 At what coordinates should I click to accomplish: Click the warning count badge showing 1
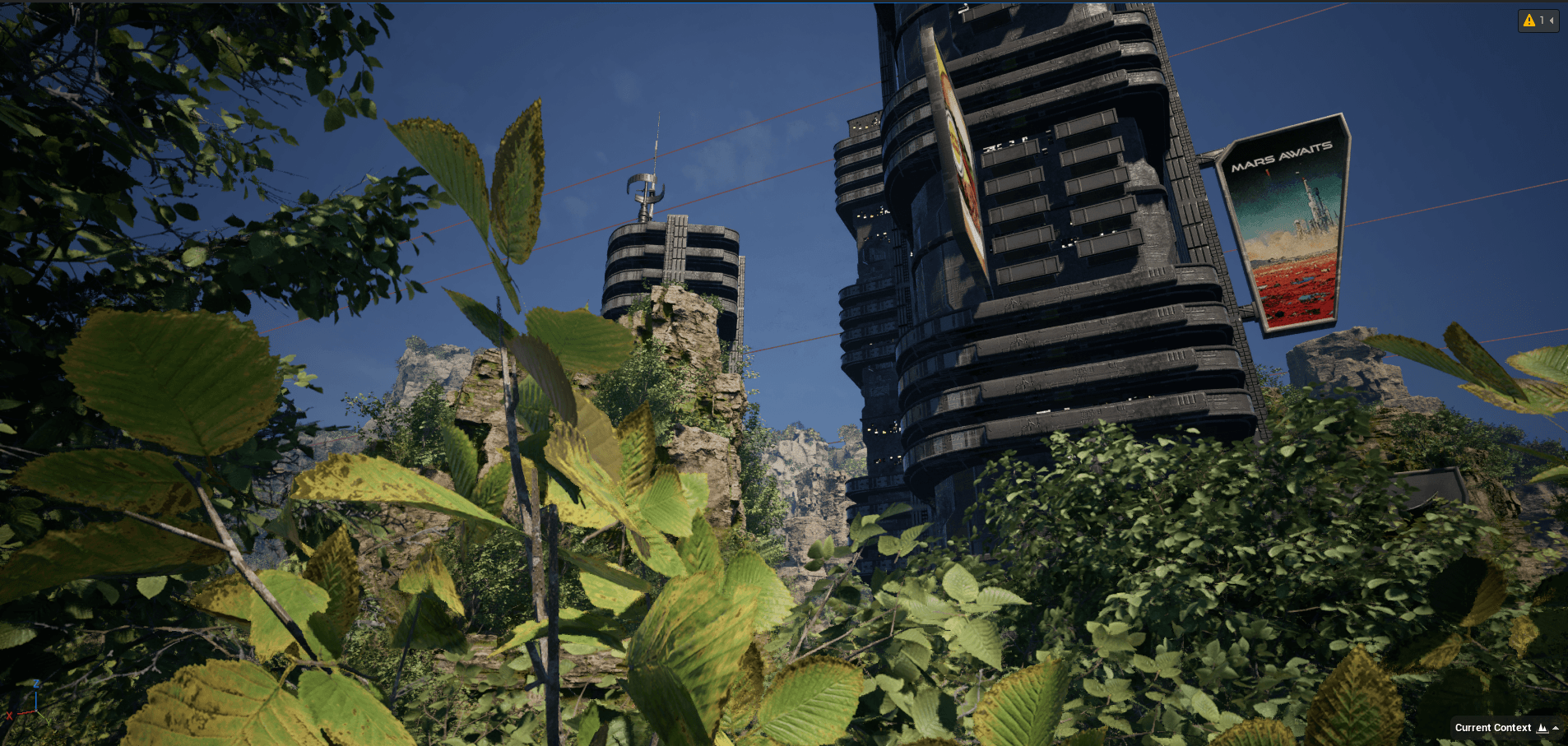click(x=1541, y=20)
